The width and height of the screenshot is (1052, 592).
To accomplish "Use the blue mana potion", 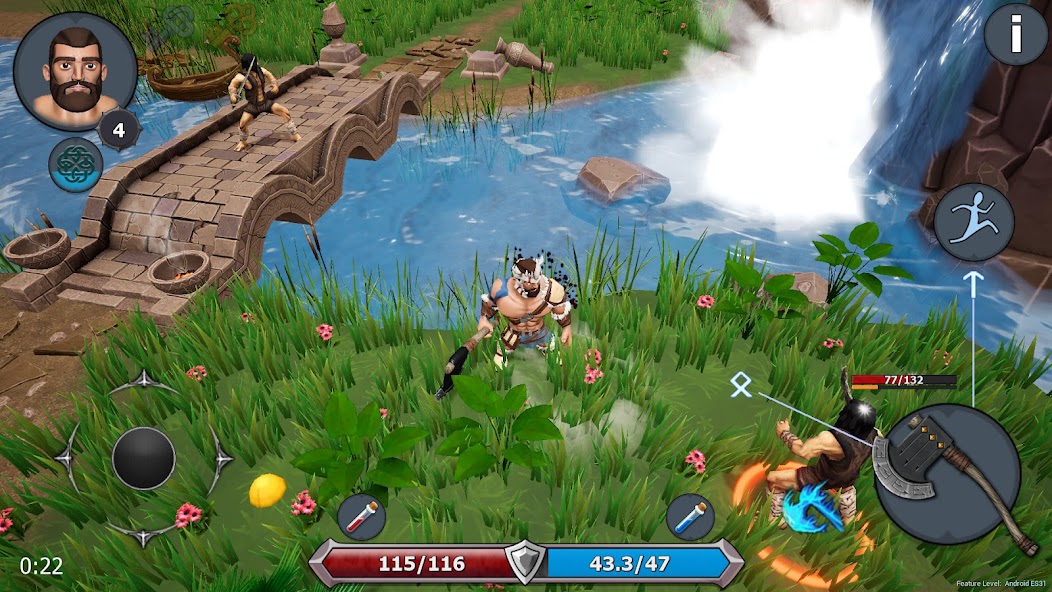I will [690, 517].
